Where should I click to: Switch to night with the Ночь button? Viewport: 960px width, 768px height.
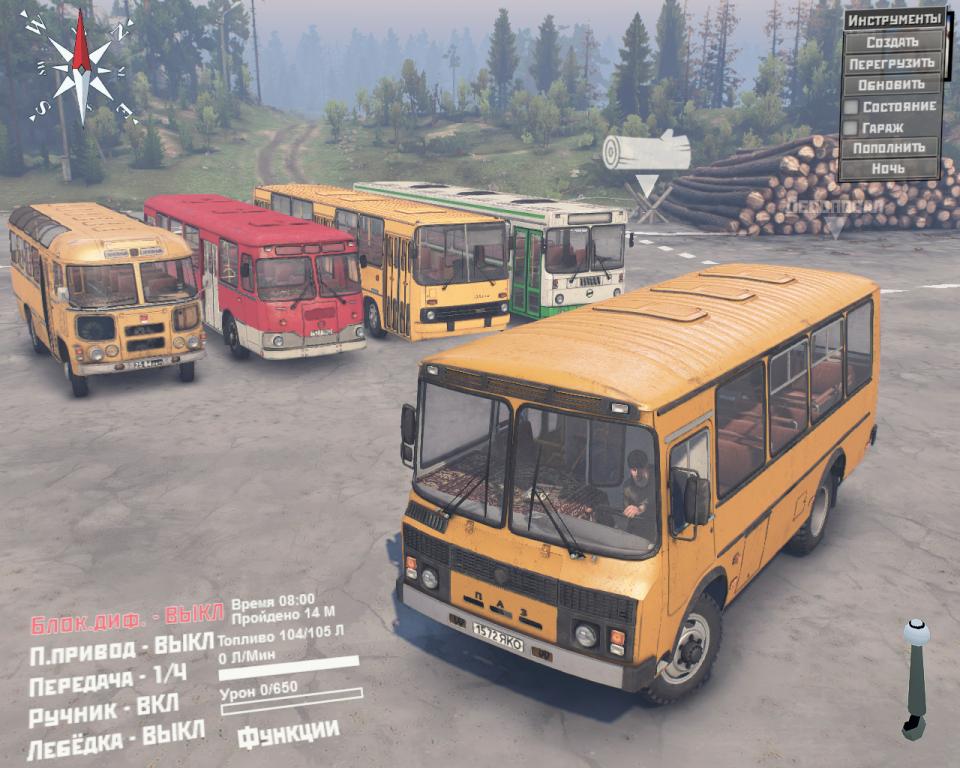pos(890,169)
